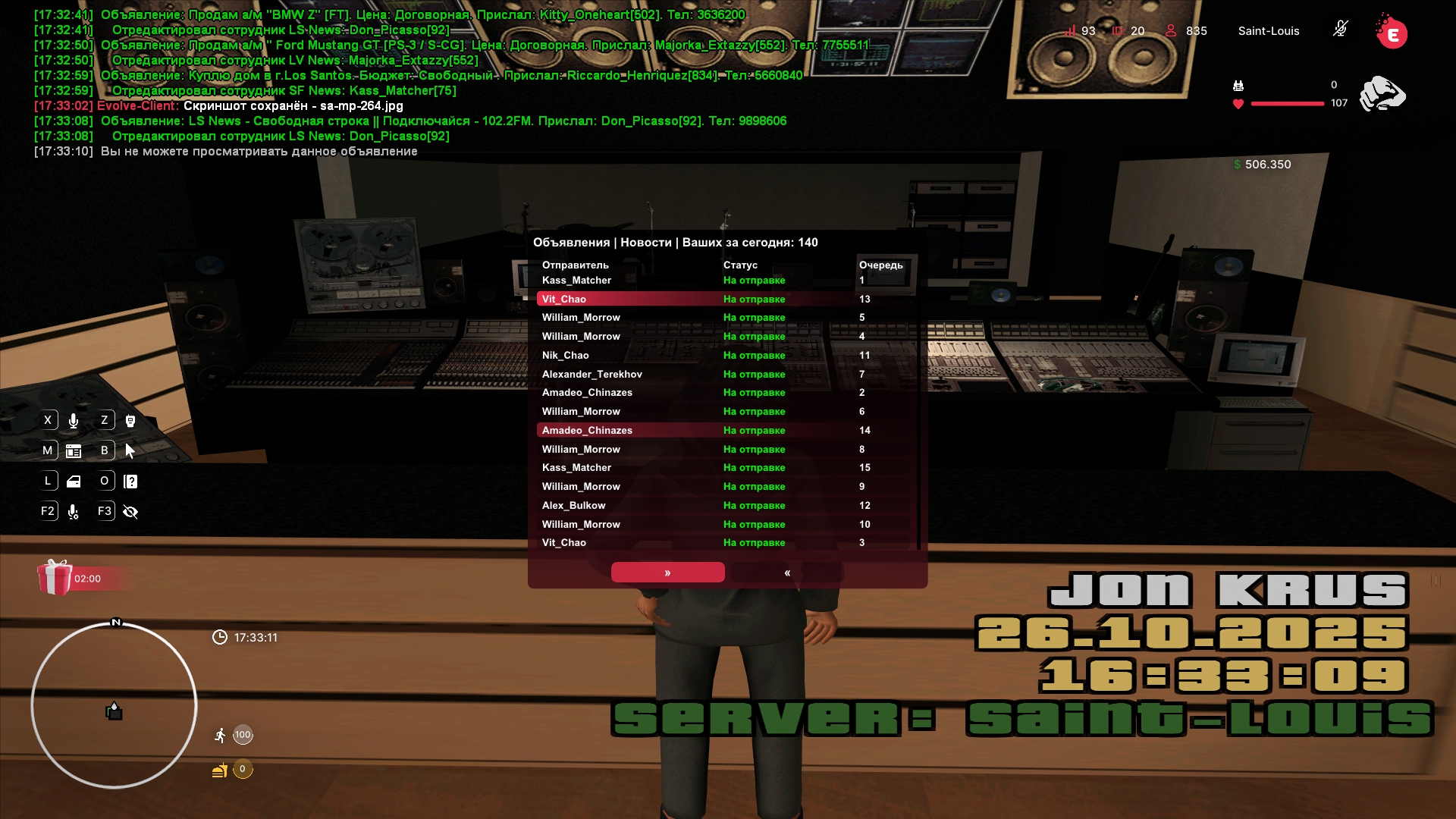1456x819 pixels.
Task: Select William_Morrow's ad with queue number 10
Action: [x=726, y=525]
